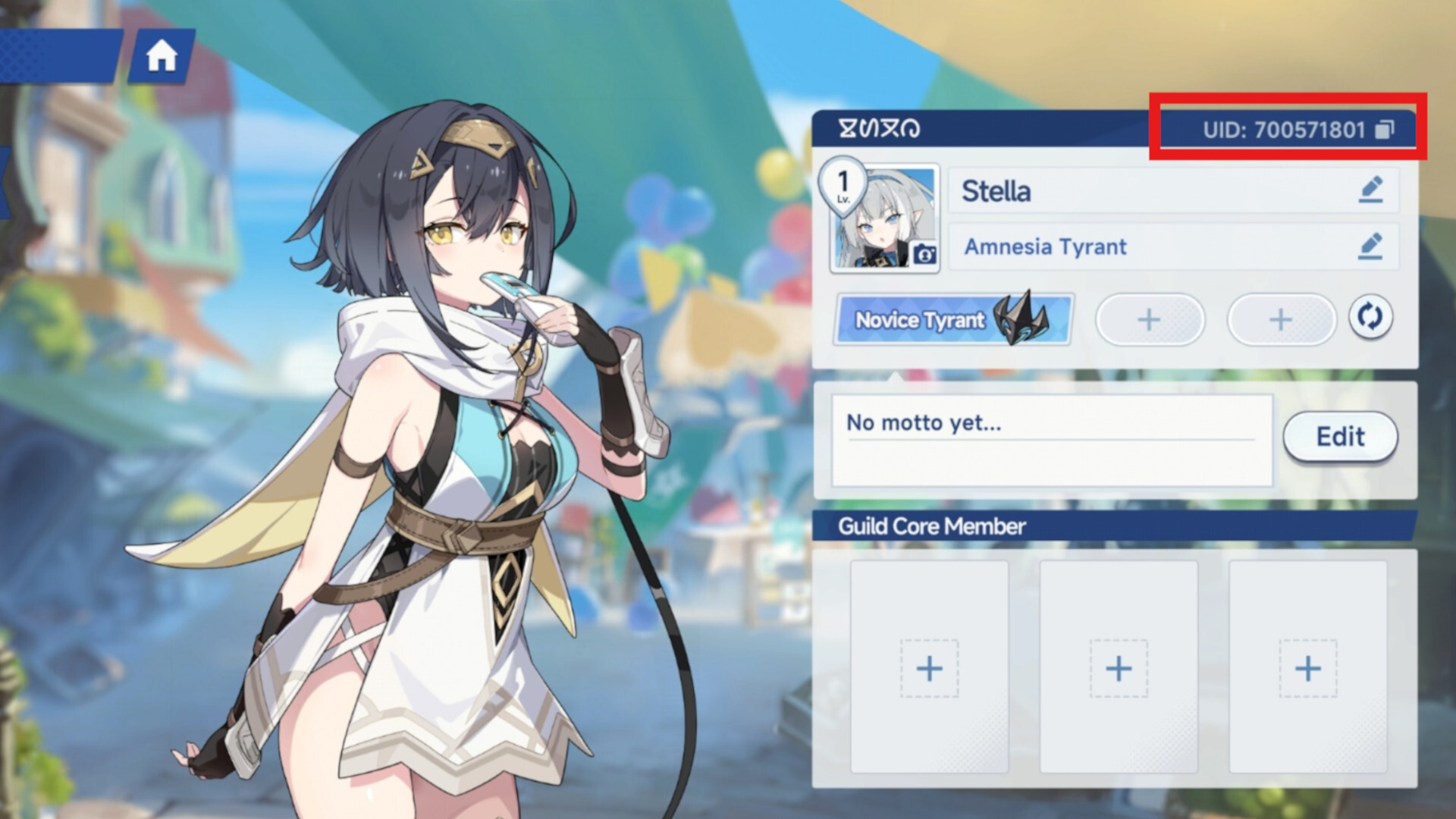Screen dimensions: 1456x819
Task: Click the refresh icon beside the title slots
Action: (x=1370, y=319)
